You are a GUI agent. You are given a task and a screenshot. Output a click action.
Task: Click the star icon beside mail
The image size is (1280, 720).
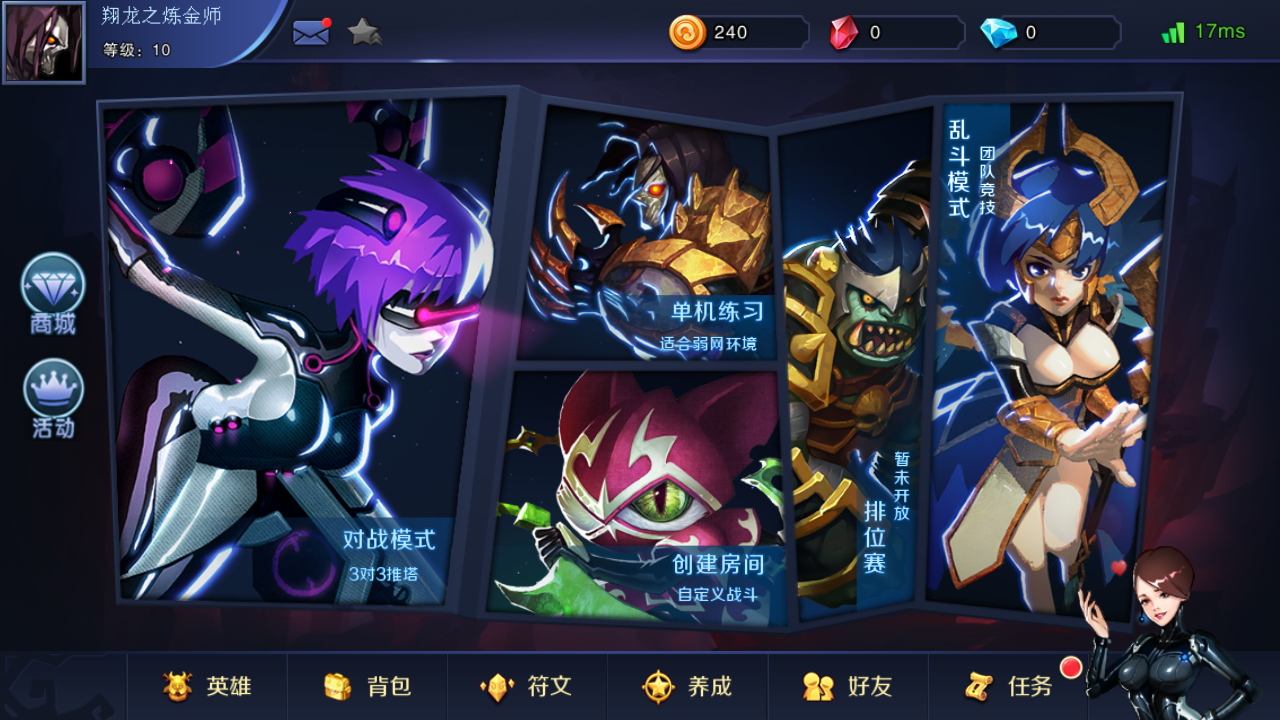(x=364, y=32)
